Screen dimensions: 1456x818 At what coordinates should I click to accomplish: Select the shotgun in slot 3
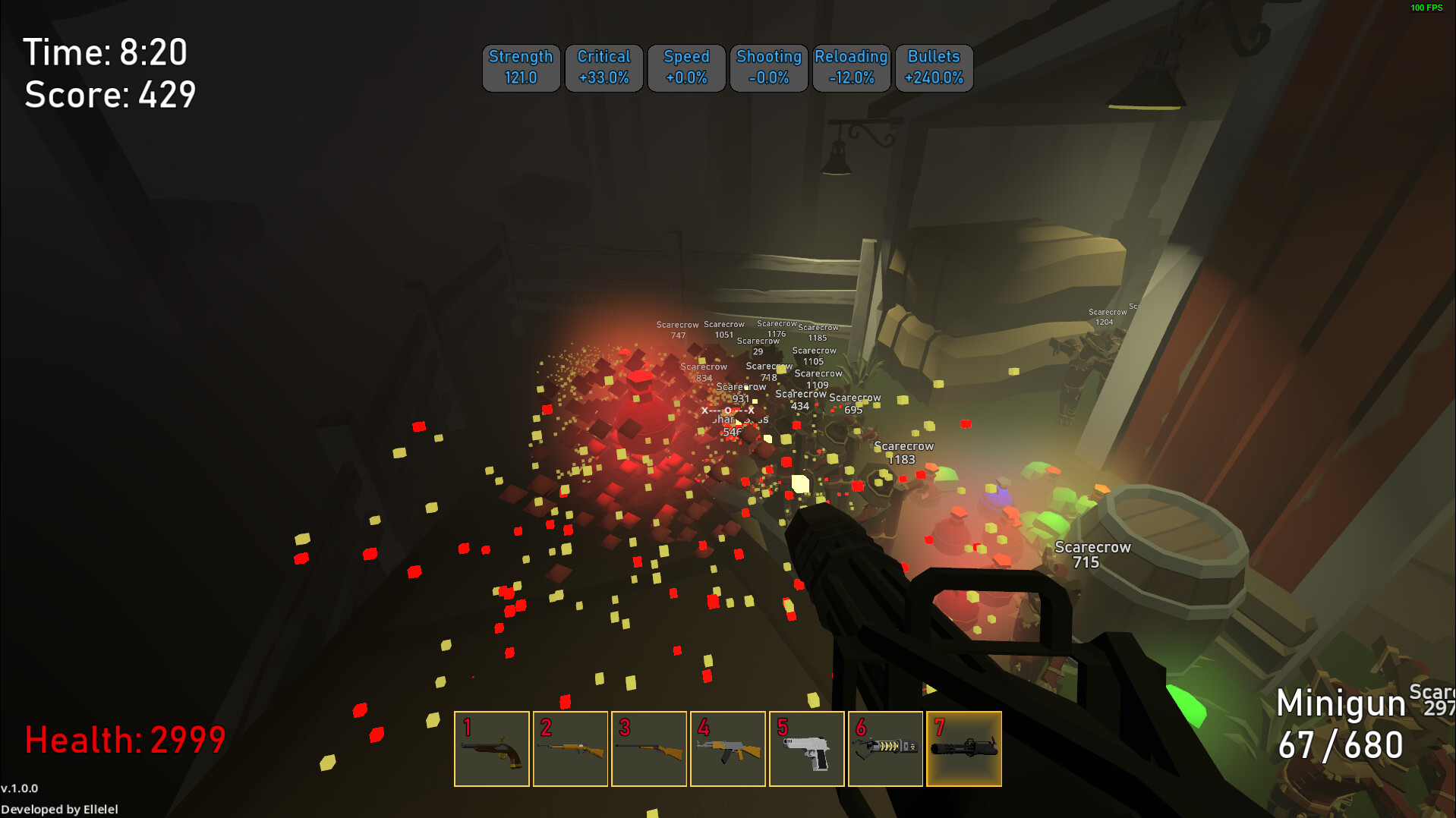click(649, 749)
